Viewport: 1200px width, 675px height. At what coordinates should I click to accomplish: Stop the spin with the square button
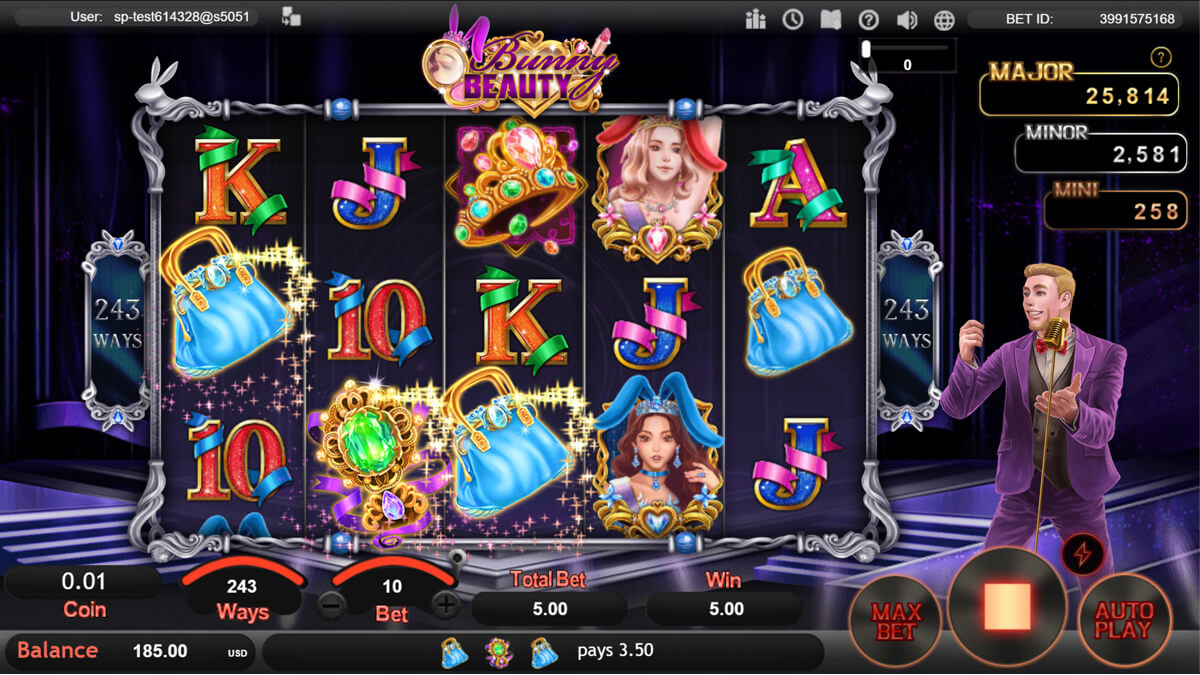tap(1007, 608)
